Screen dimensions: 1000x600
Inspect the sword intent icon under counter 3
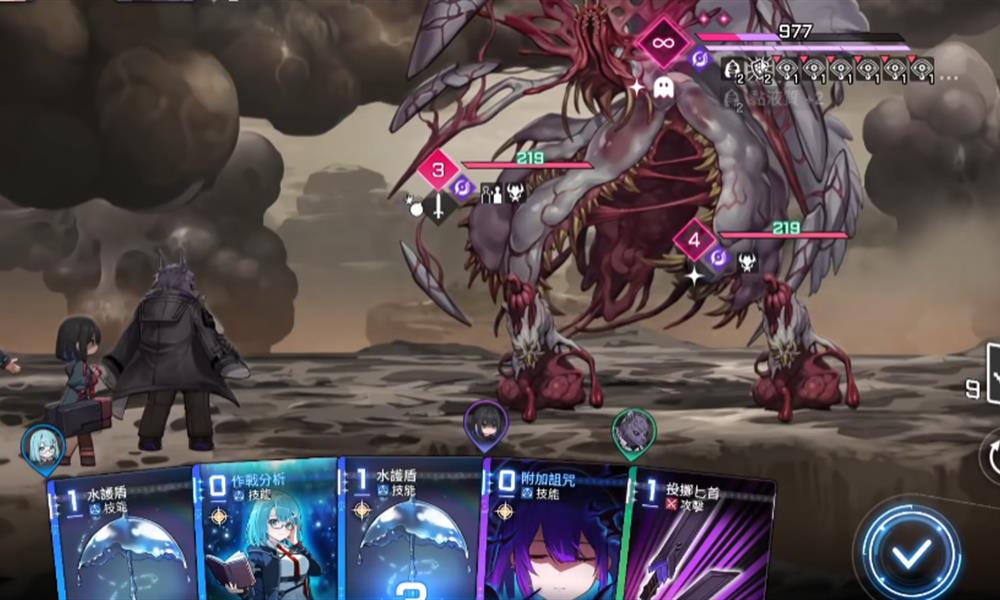tap(438, 206)
